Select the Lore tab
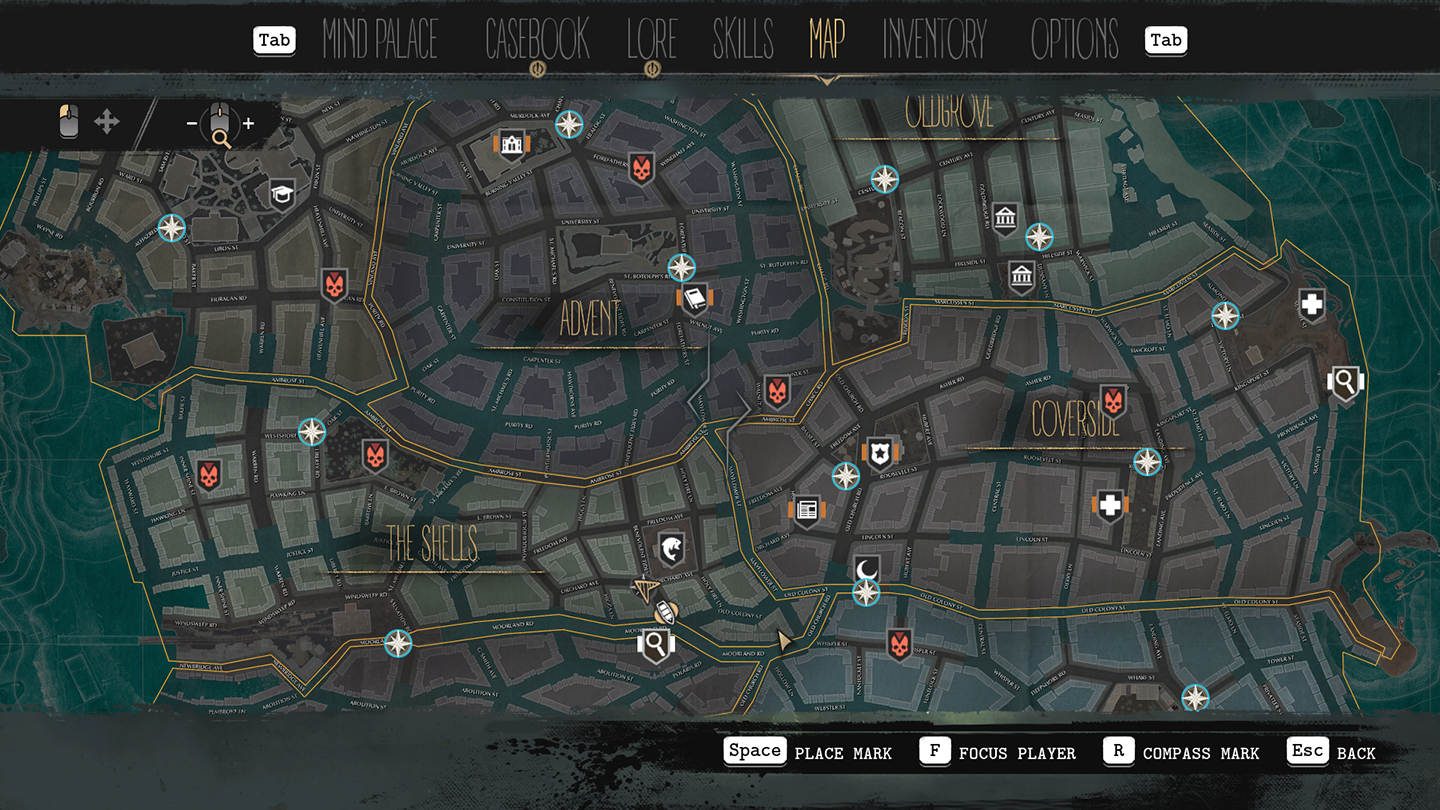Screen dimensions: 1440x810 tap(652, 40)
